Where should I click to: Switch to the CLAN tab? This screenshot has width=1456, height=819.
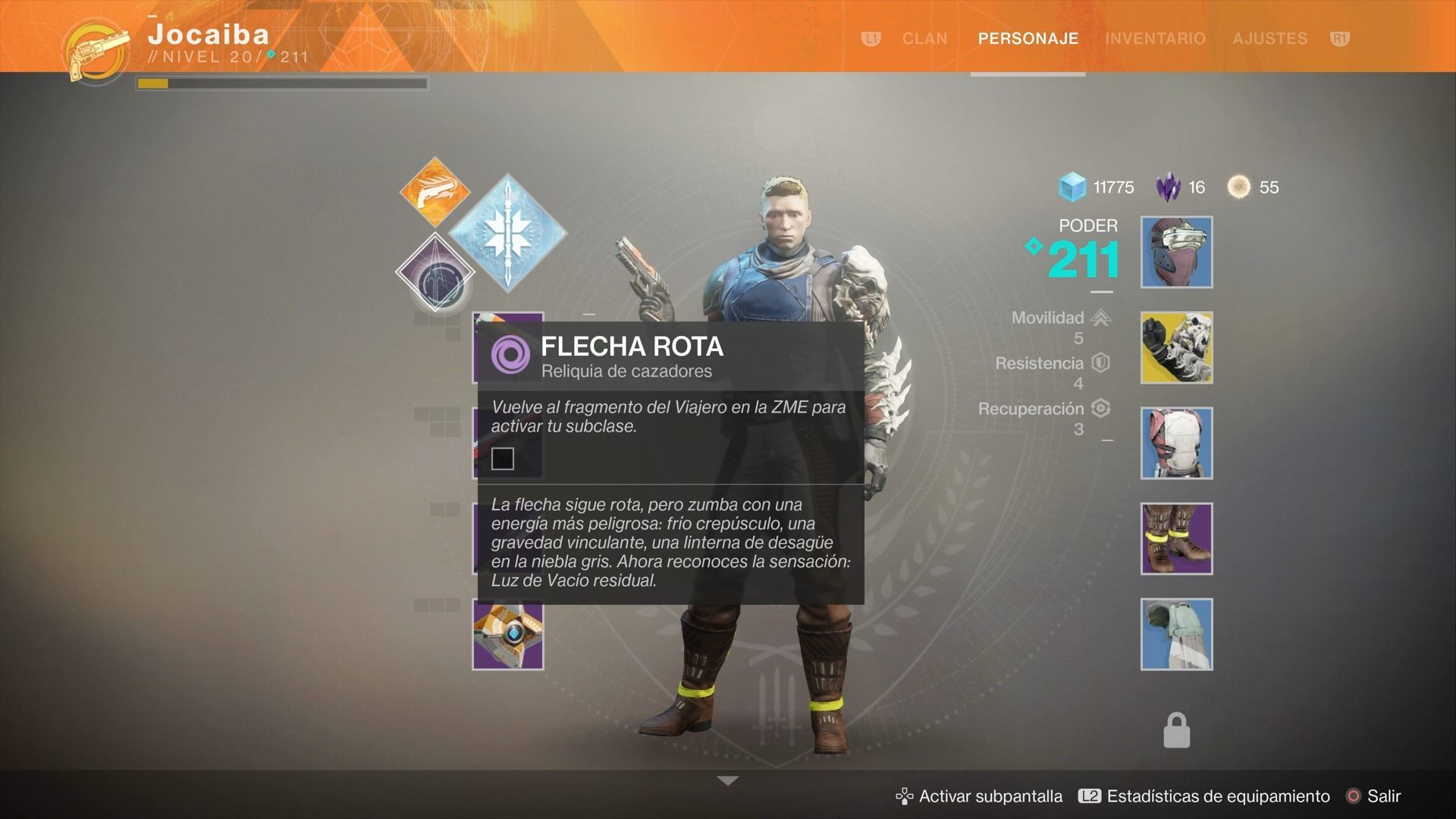click(924, 39)
